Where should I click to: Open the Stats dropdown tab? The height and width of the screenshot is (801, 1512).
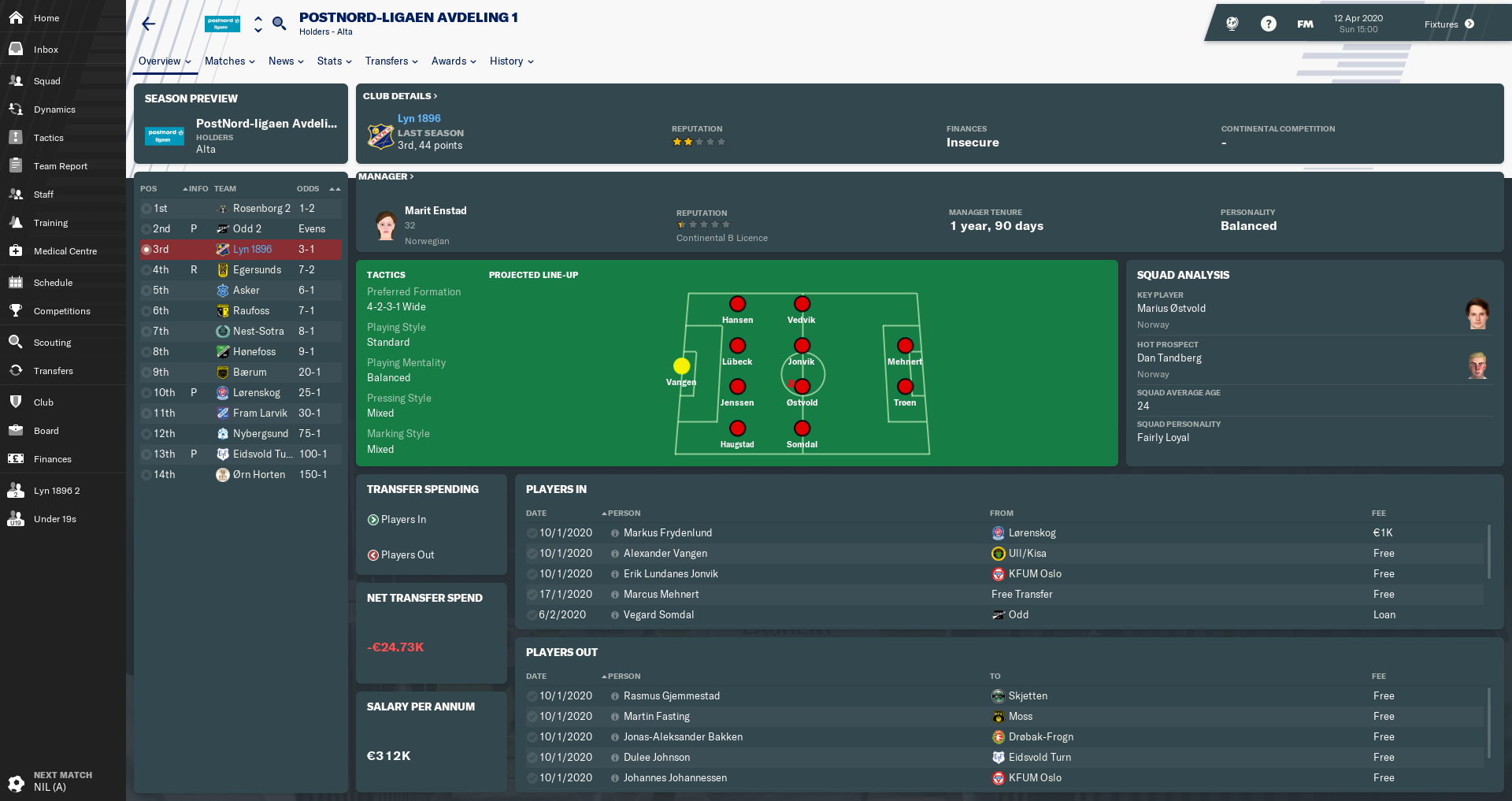[x=334, y=61]
